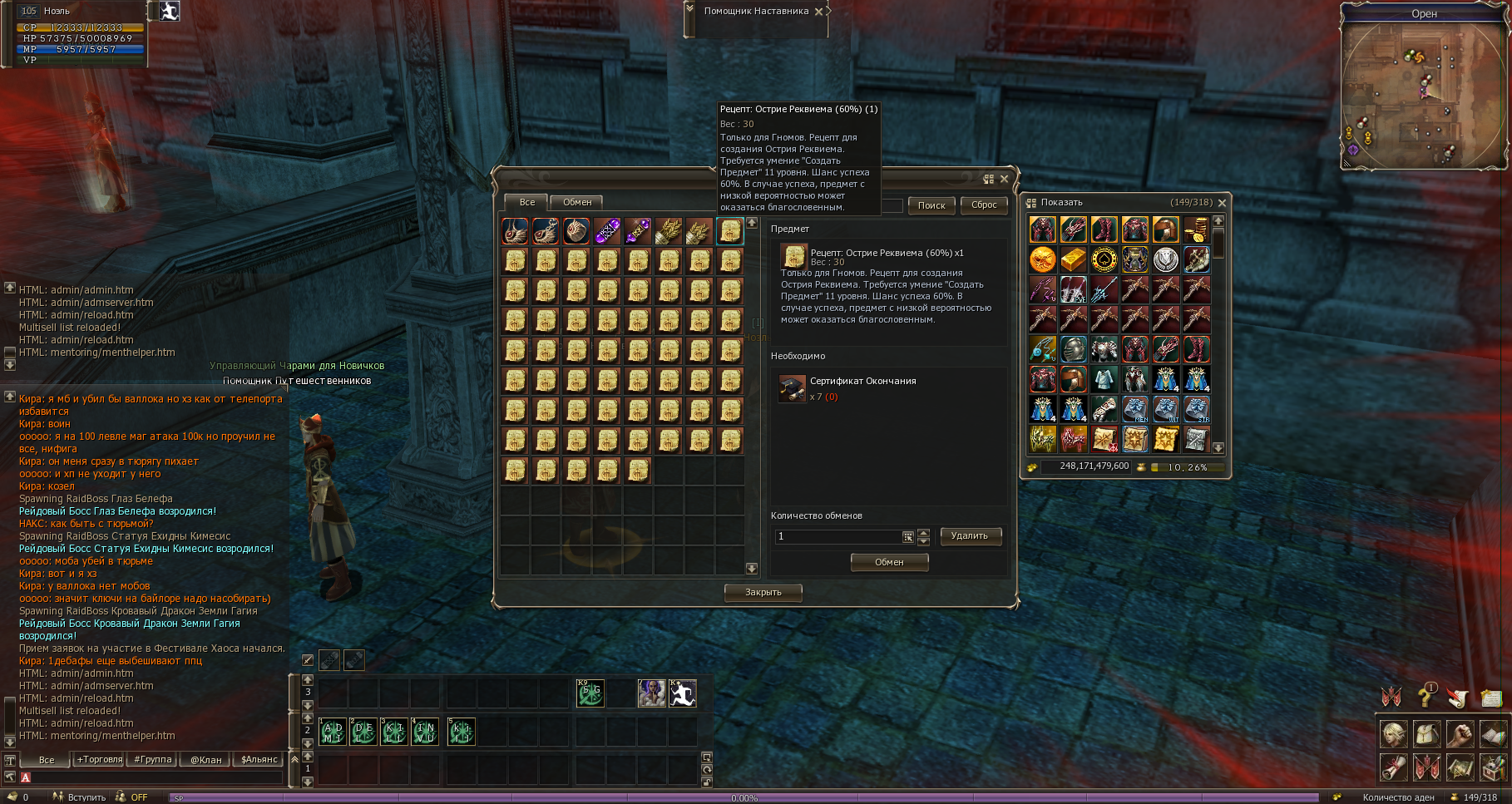Select the +Торговля chat tab
Viewport: 1512px width, 804px height.
pyautogui.click(x=100, y=759)
